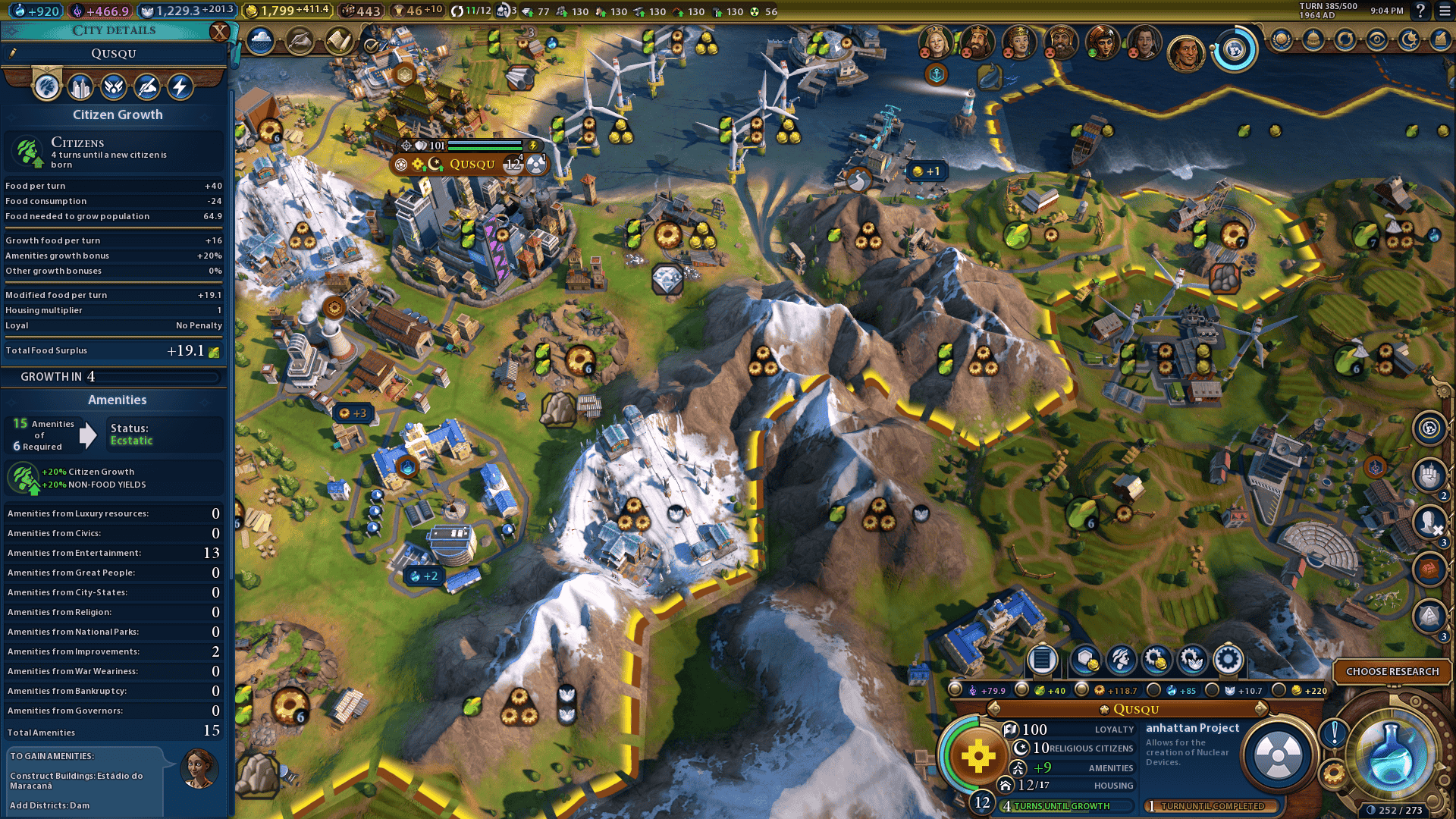The width and height of the screenshot is (1456, 819).
Task: Open Manhattan Project production radiation icon
Action: [x=1279, y=755]
